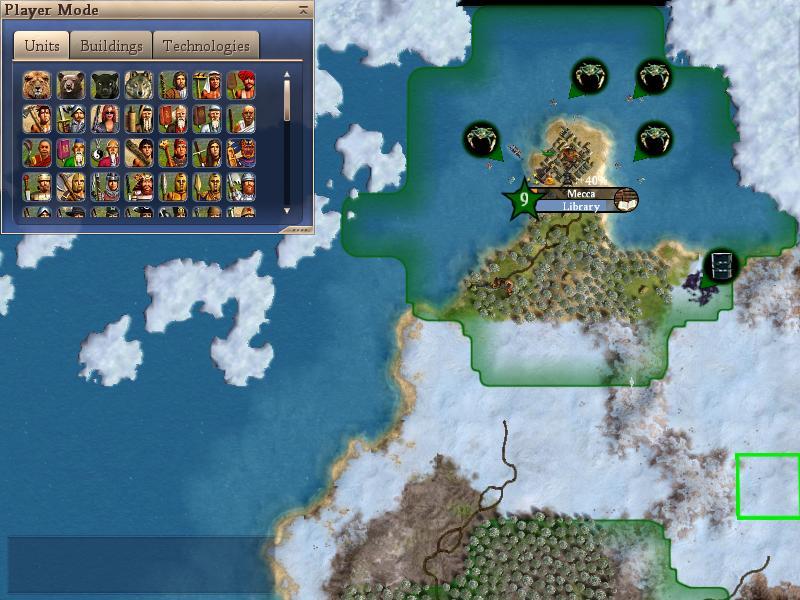This screenshot has height=600, width=800.
Task: Pick the black panther unit icon
Action: click(x=105, y=85)
